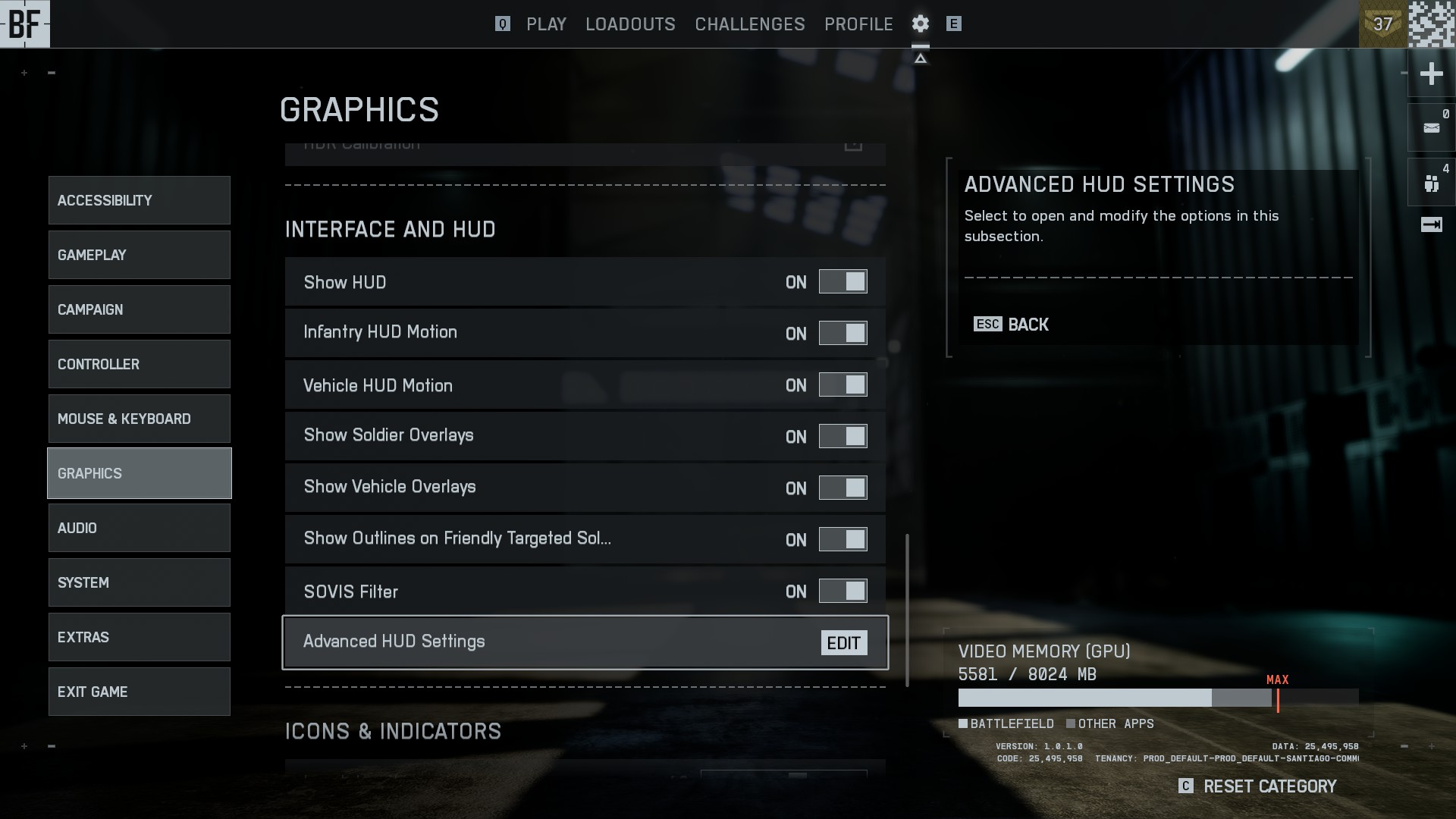Open the PROFILE tab
The width and height of the screenshot is (1456, 819).
[x=858, y=24]
